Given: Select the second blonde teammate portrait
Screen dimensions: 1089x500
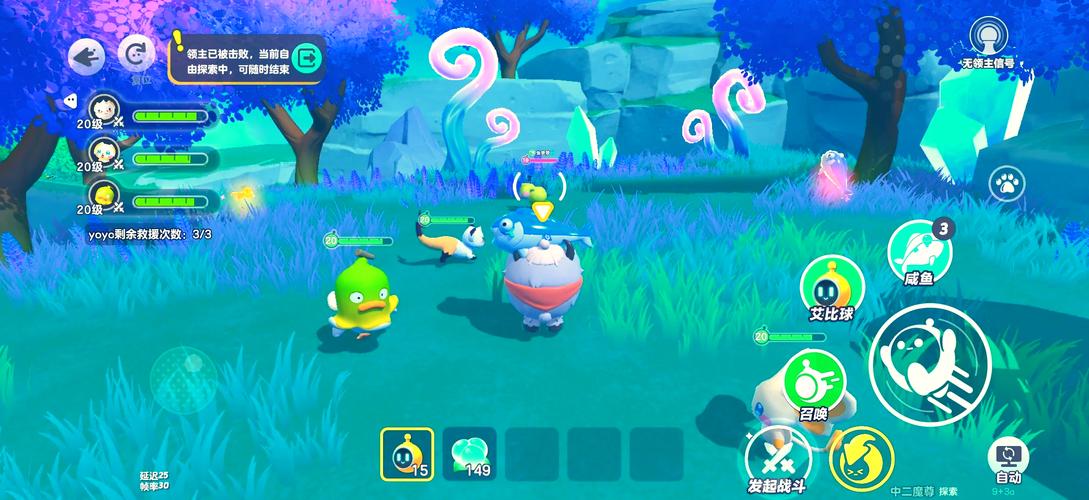Looking at the screenshot, I should pos(103,151).
